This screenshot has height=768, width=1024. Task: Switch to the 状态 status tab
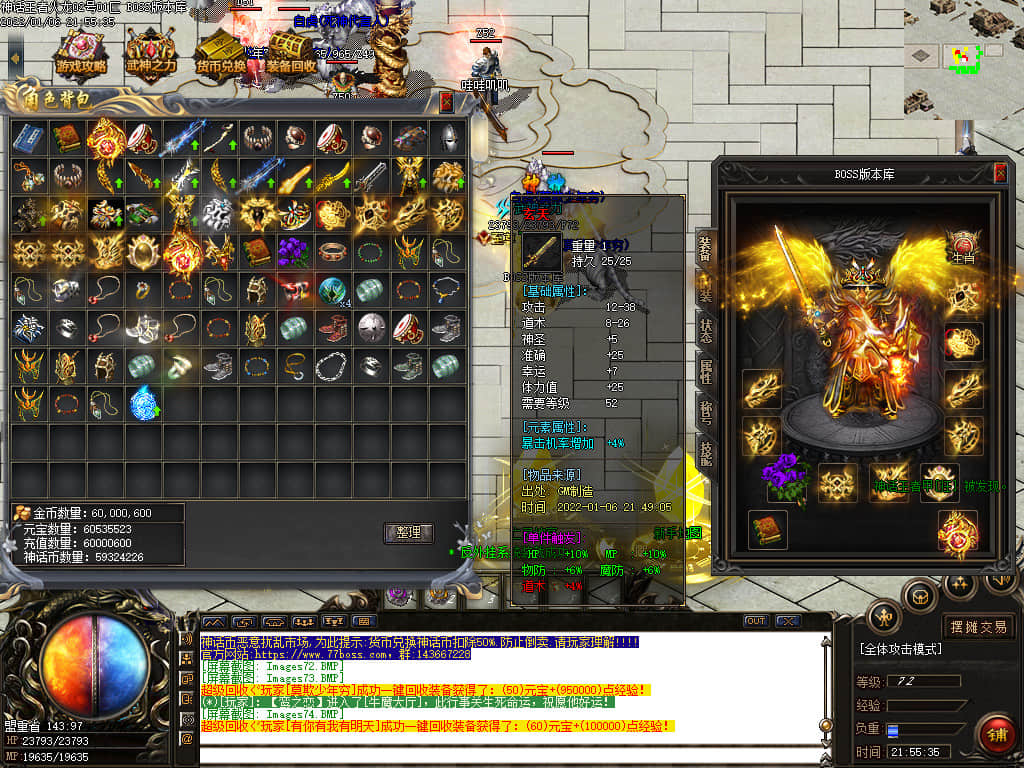coord(706,331)
